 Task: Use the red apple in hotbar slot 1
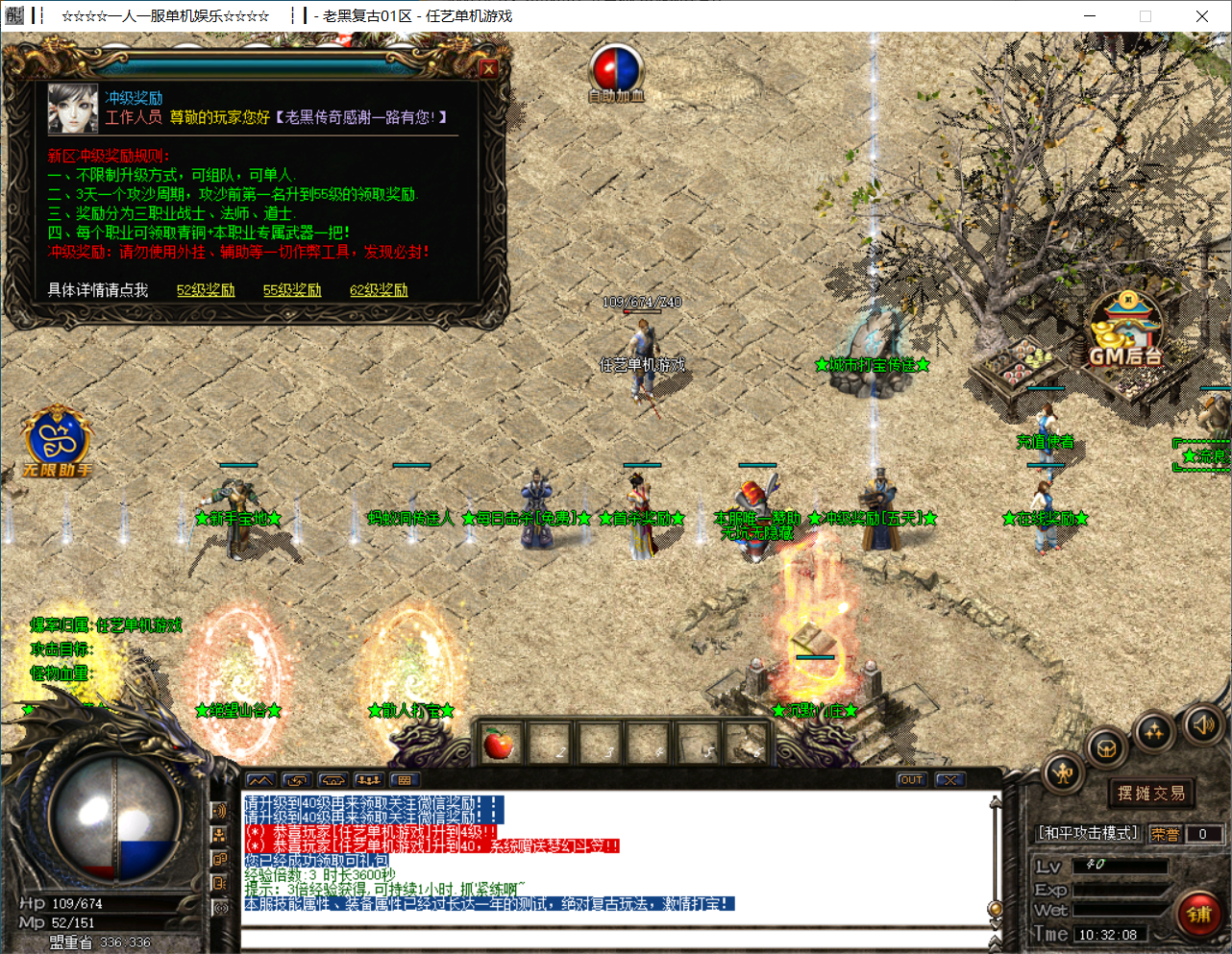coord(499,743)
